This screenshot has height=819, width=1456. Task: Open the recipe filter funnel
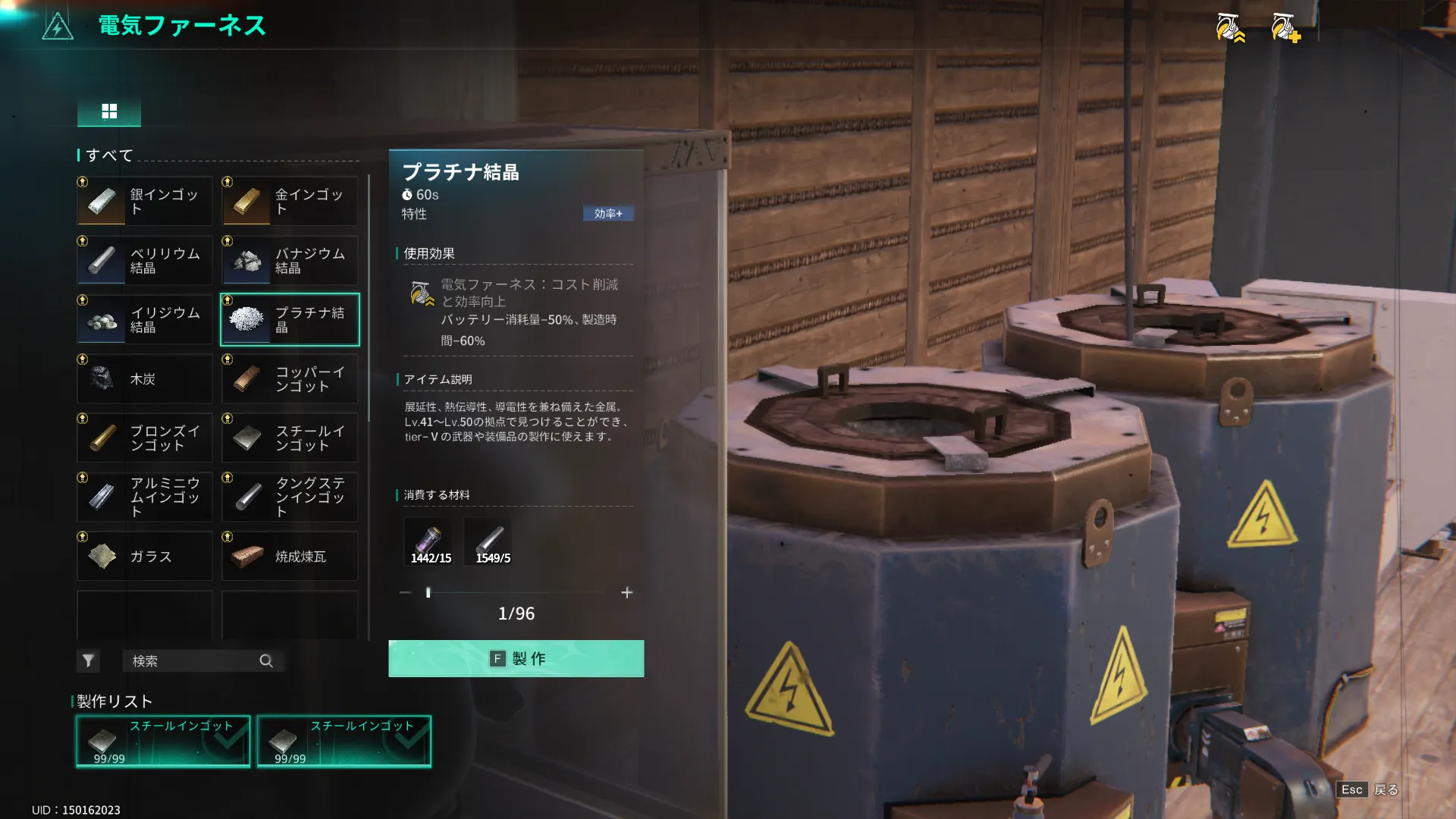point(88,661)
